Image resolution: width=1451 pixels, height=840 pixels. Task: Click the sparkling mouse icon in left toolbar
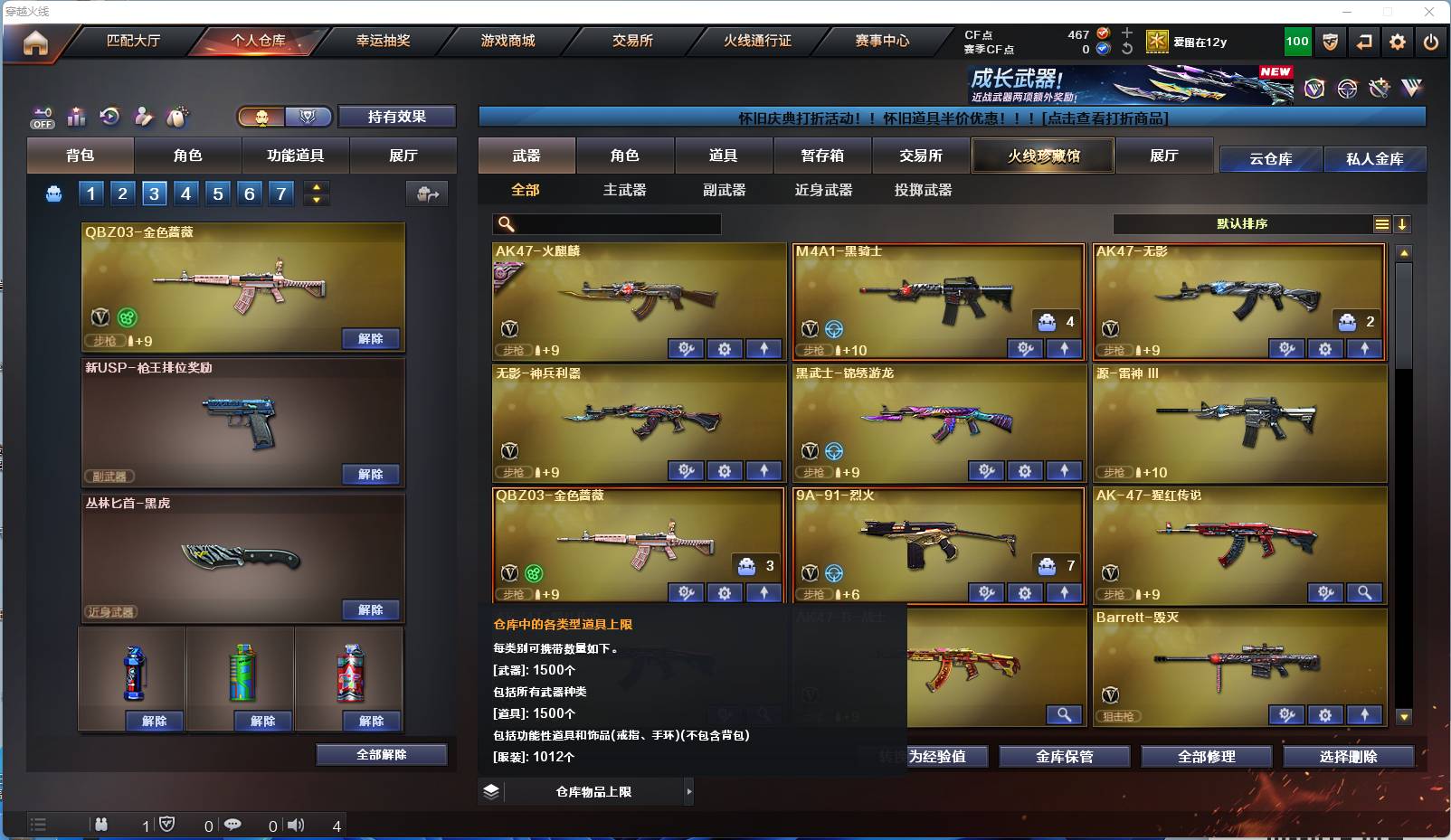(177, 117)
